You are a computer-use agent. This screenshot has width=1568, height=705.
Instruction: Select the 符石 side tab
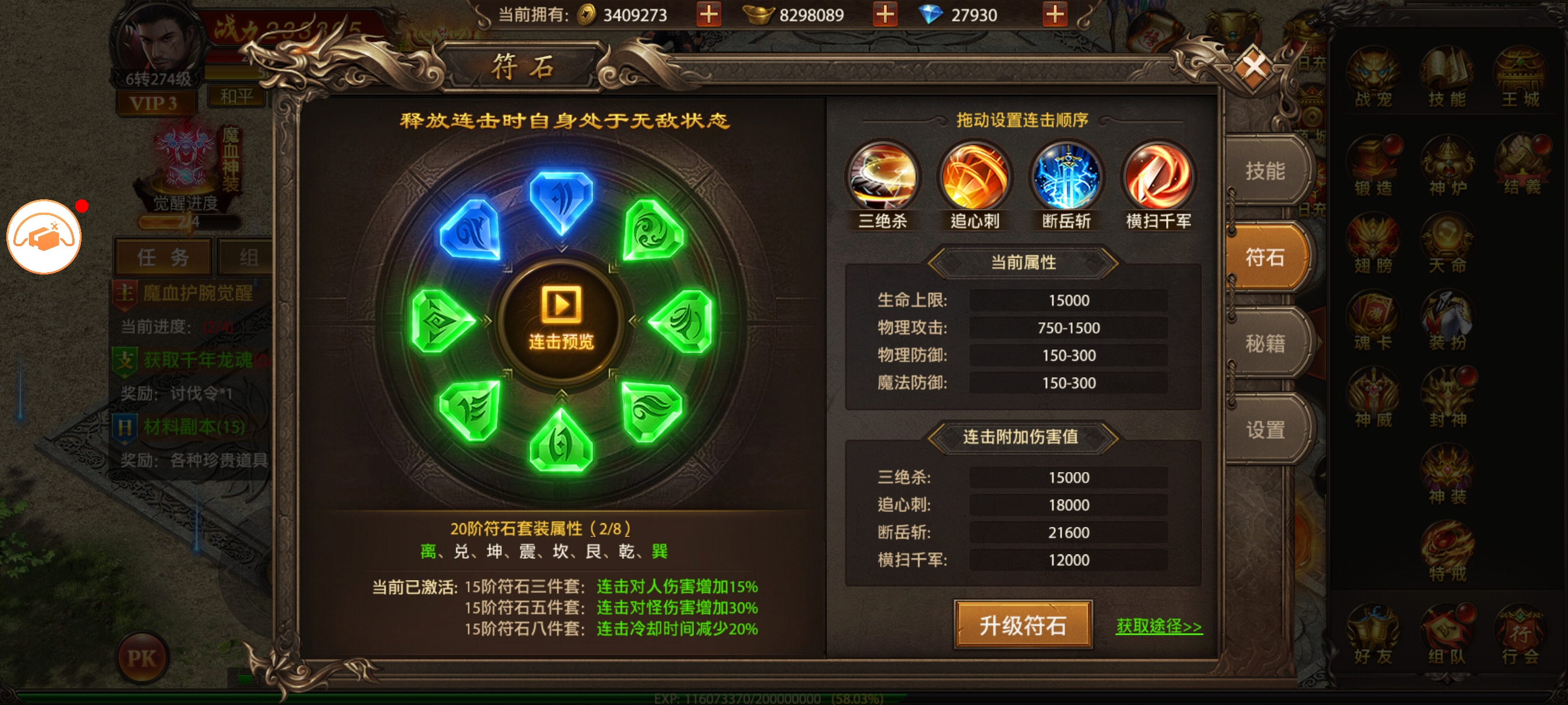coord(1265,257)
